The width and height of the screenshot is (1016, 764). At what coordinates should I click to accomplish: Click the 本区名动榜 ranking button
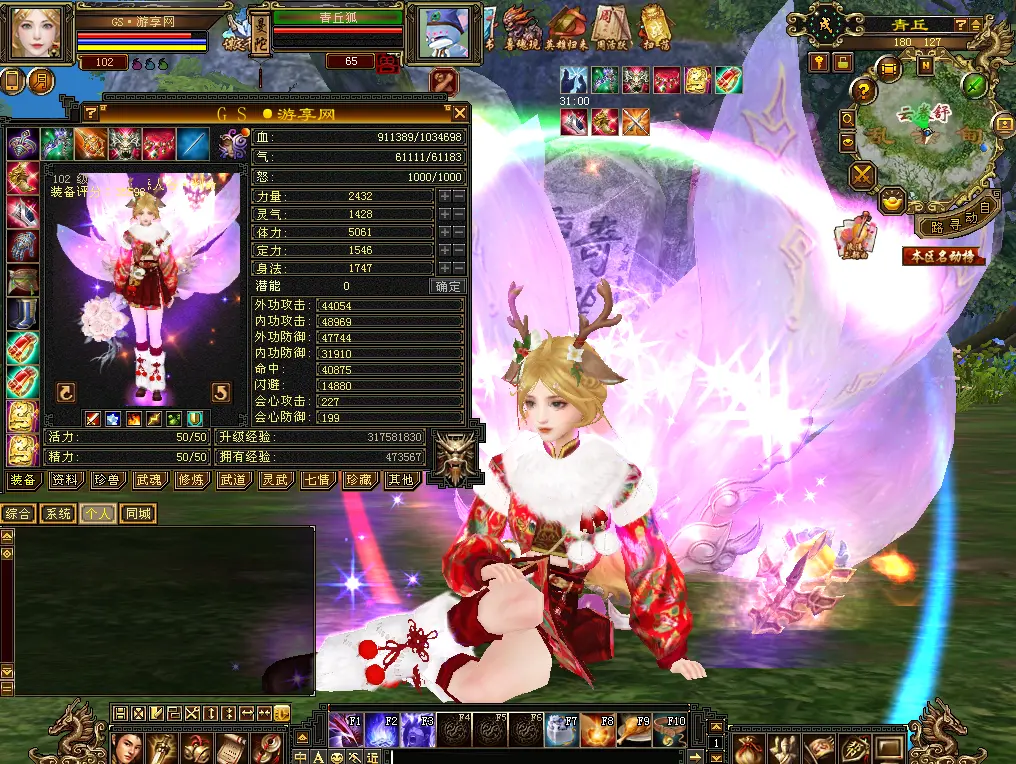tap(943, 256)
